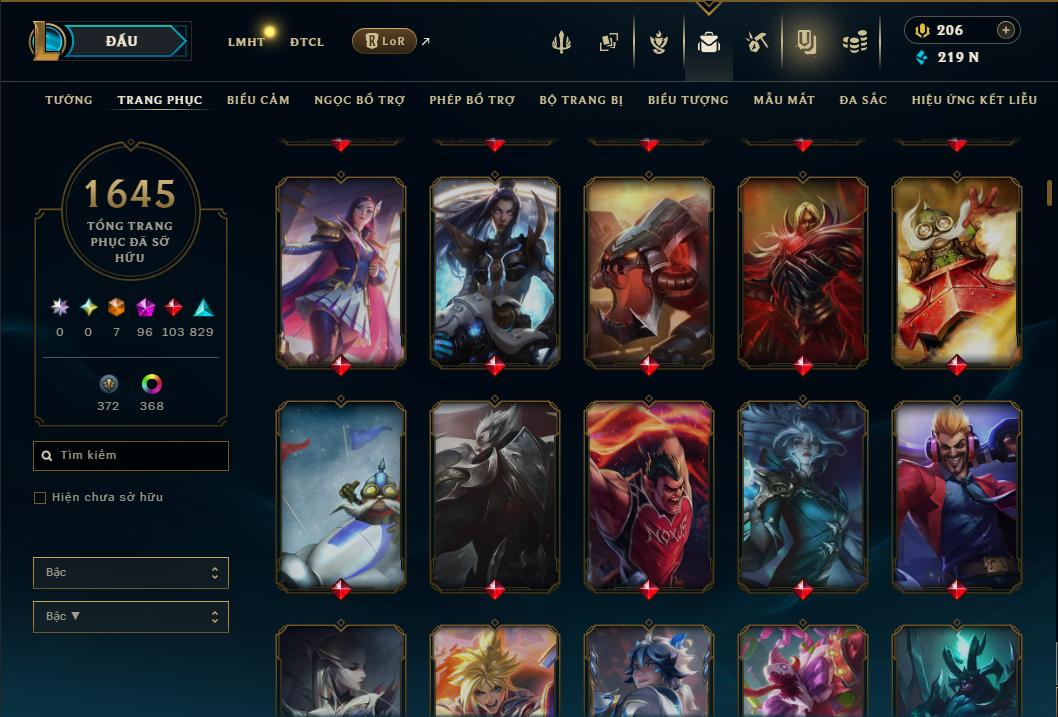Click the ĐẤU play button
This screenshot has width=1058, height=717.
[x=121, y=41]
